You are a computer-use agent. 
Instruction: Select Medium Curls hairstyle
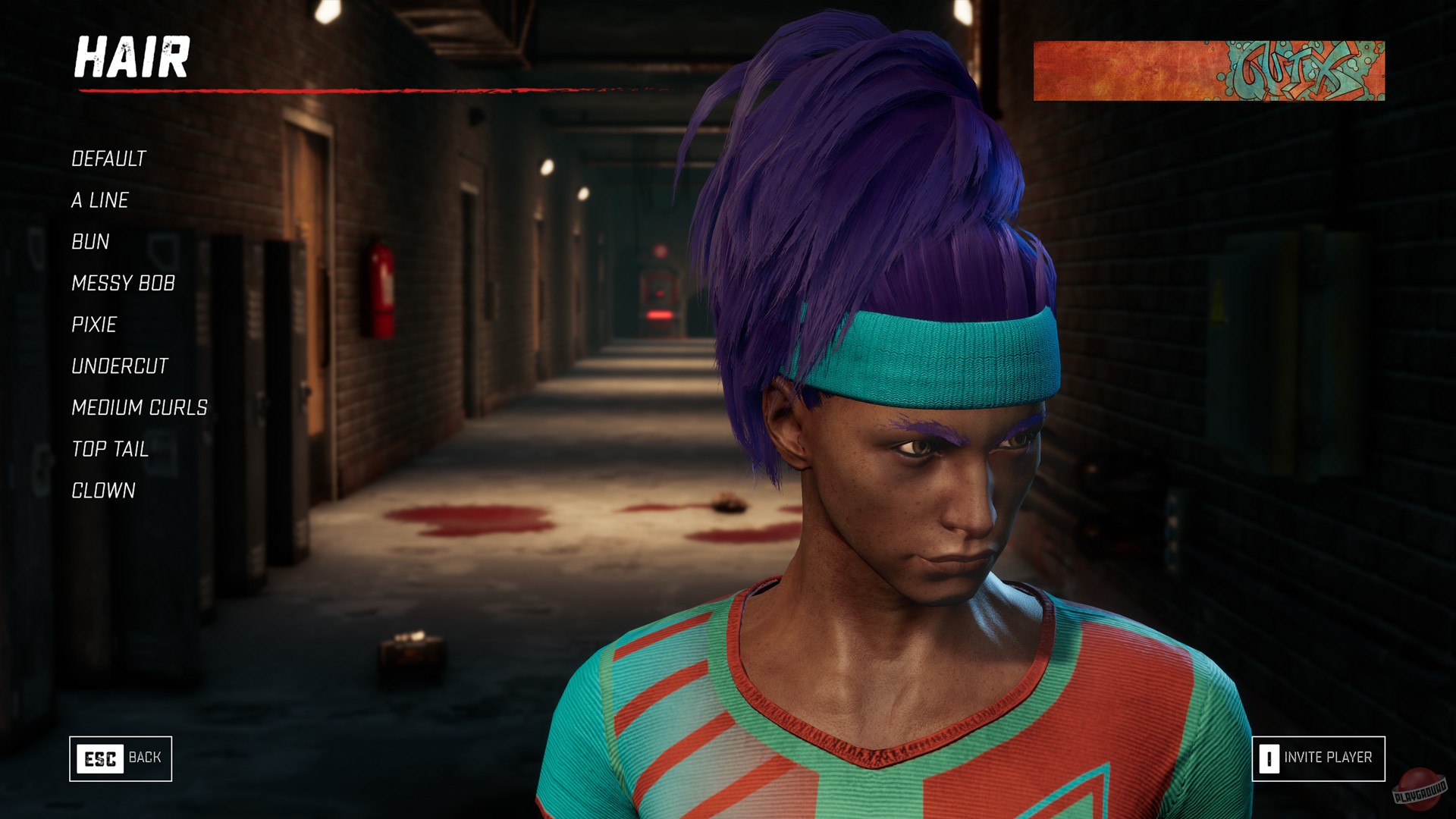[x=139, y=407]
